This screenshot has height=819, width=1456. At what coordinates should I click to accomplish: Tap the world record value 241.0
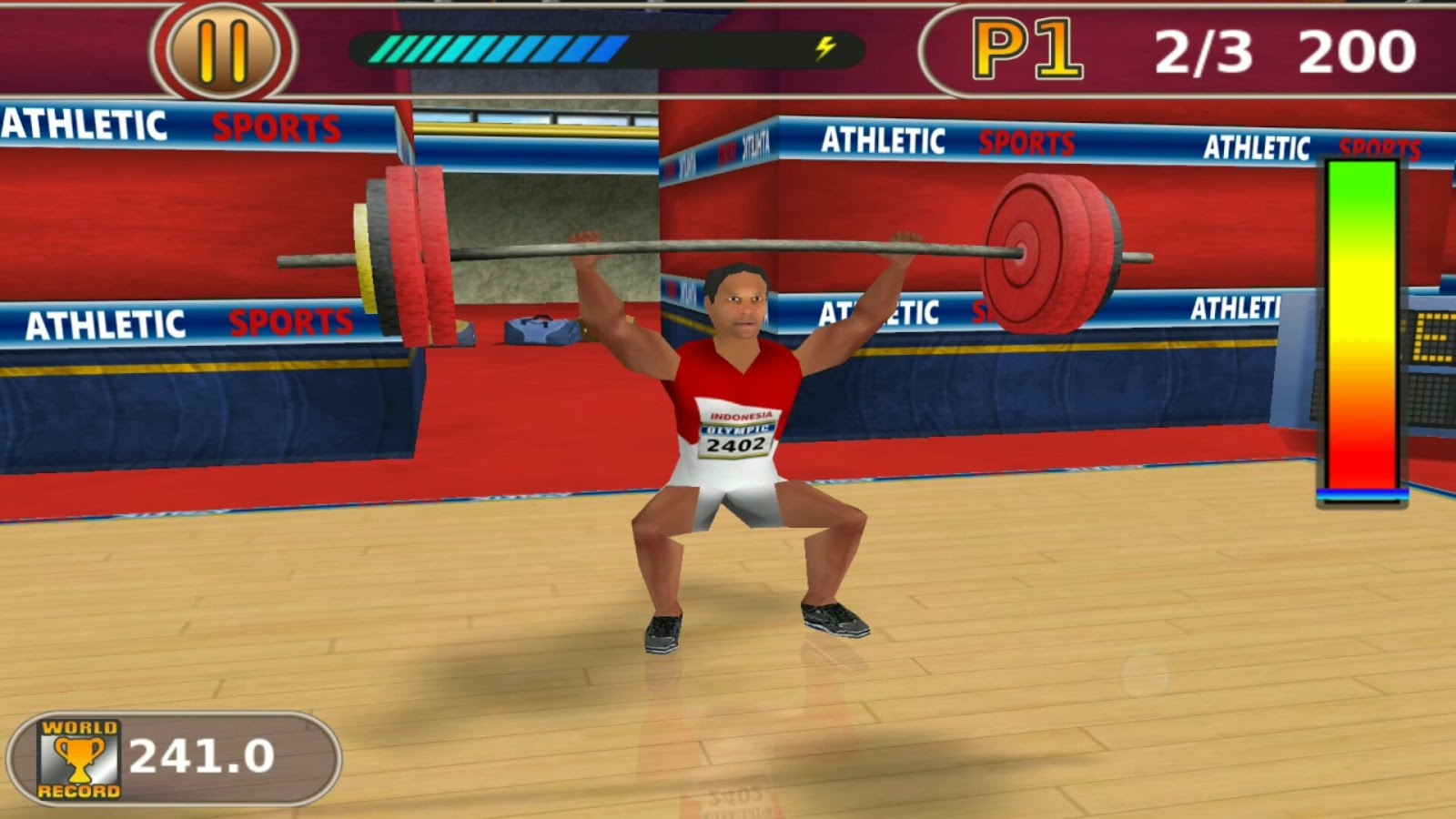coord(202,753)
